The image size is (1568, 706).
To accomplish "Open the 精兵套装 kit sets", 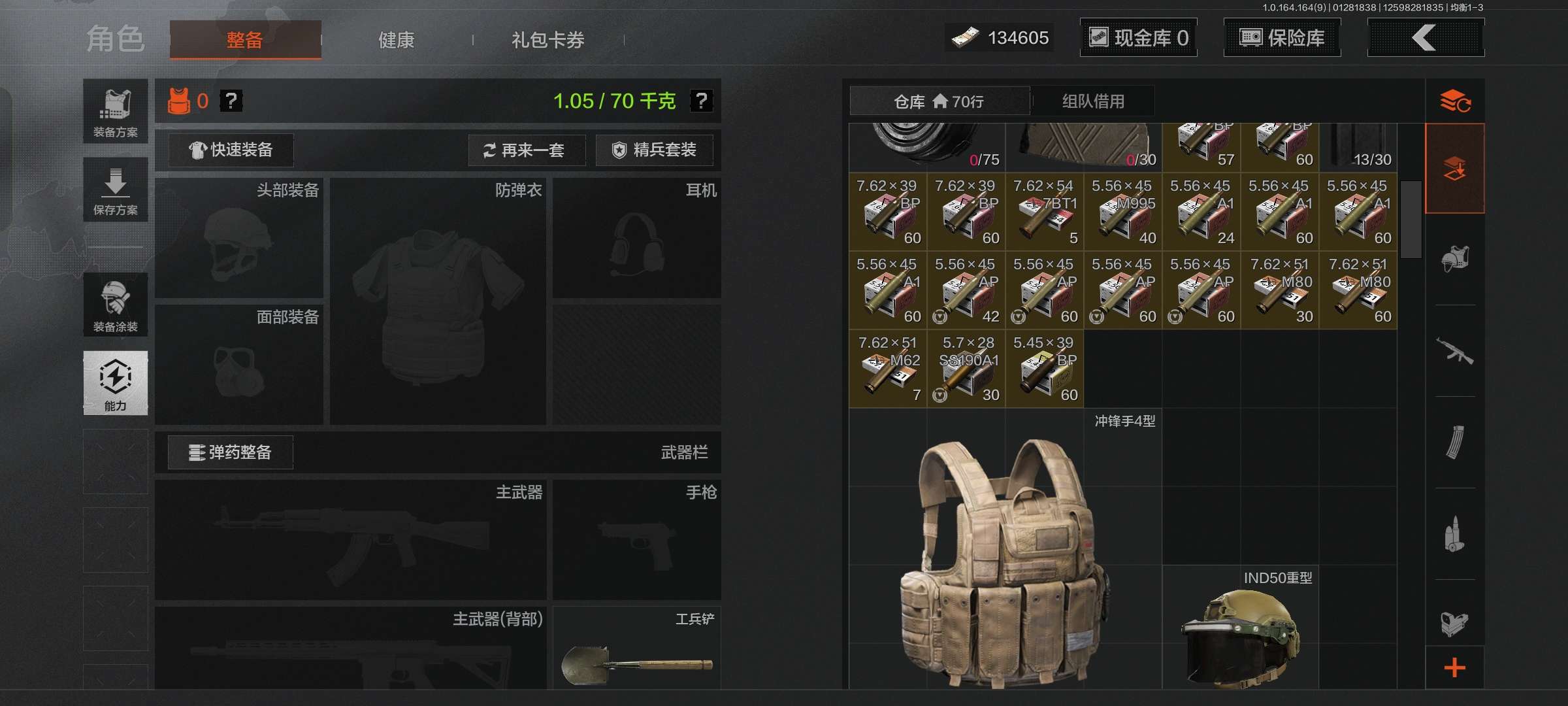I will pyautogui.click(x=654, y=150).
